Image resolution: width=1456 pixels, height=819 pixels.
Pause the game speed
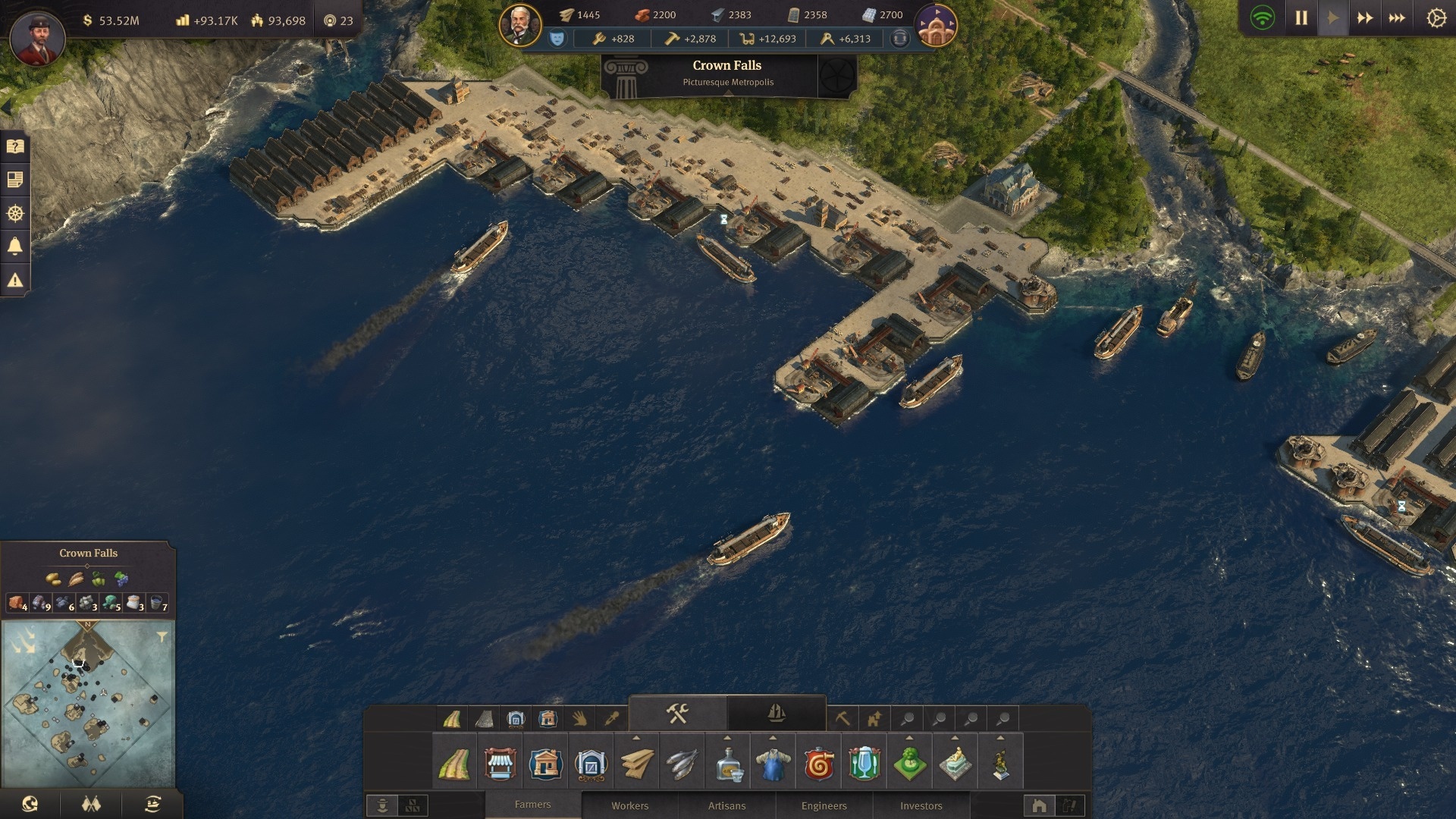click(x=1301, y=18)
